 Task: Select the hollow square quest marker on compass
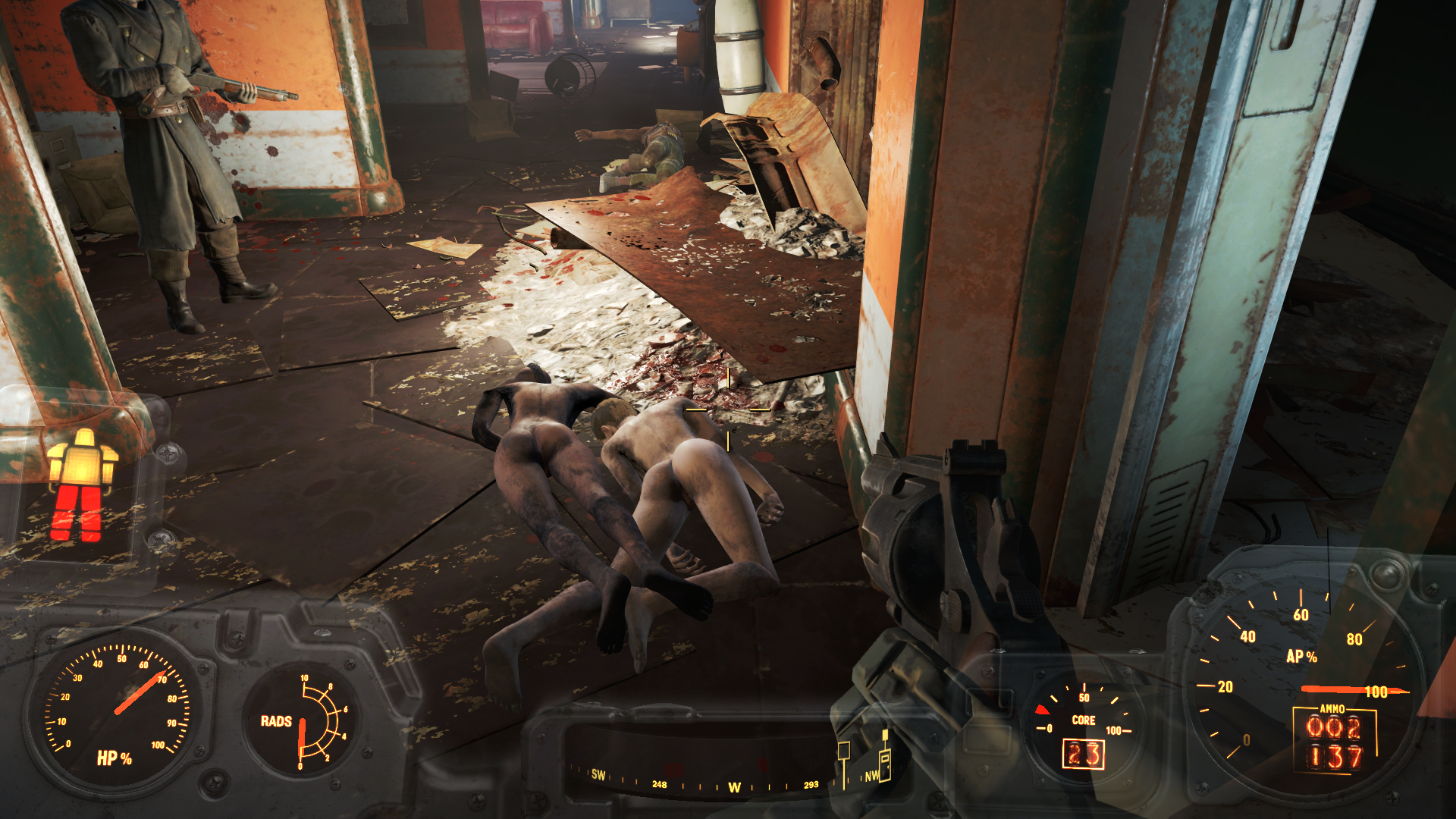[x=843, y=751]
